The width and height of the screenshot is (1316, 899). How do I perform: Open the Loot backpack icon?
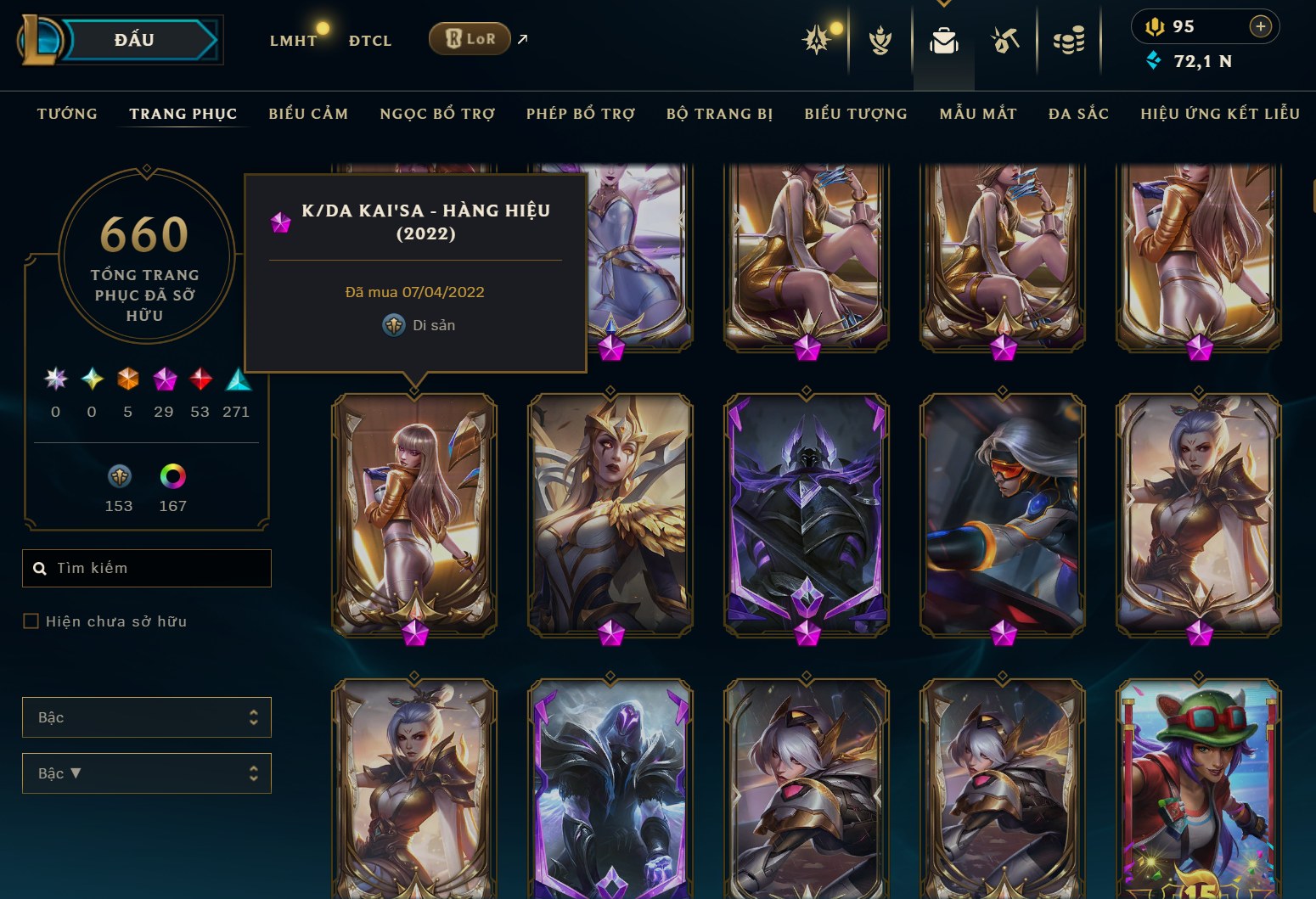[x=944, y=38]
